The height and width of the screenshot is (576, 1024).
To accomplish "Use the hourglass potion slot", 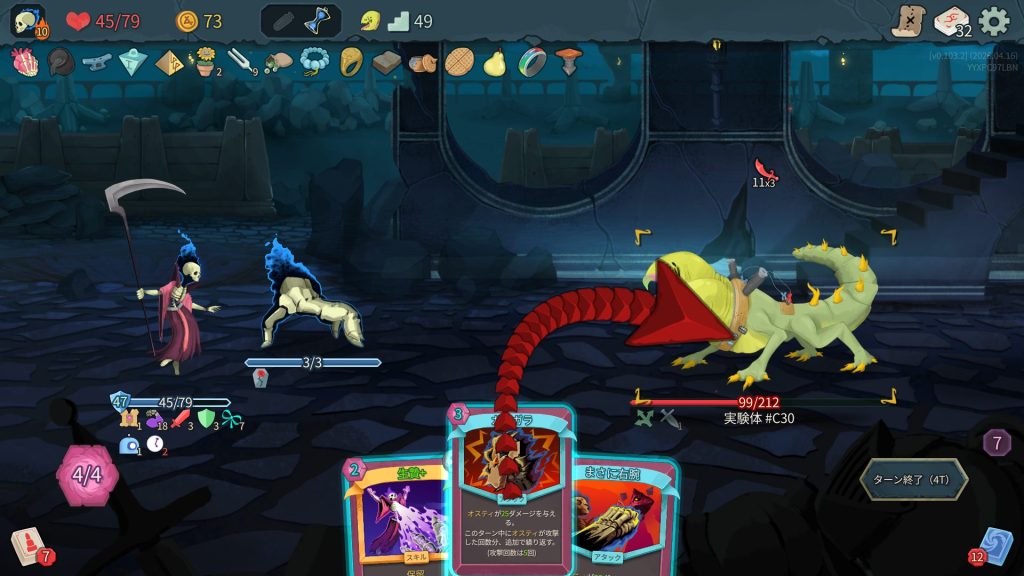I will pos(320,21).
